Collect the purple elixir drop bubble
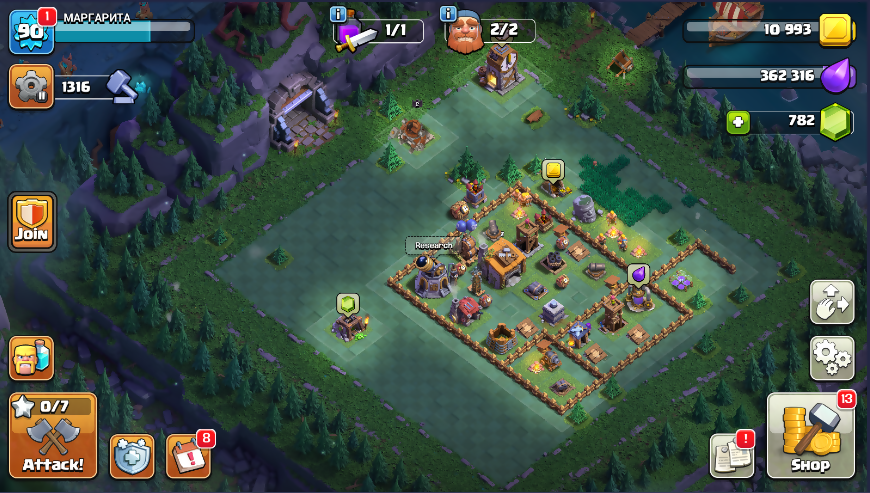This screenshot has height=493, width=870. [638, 274]
